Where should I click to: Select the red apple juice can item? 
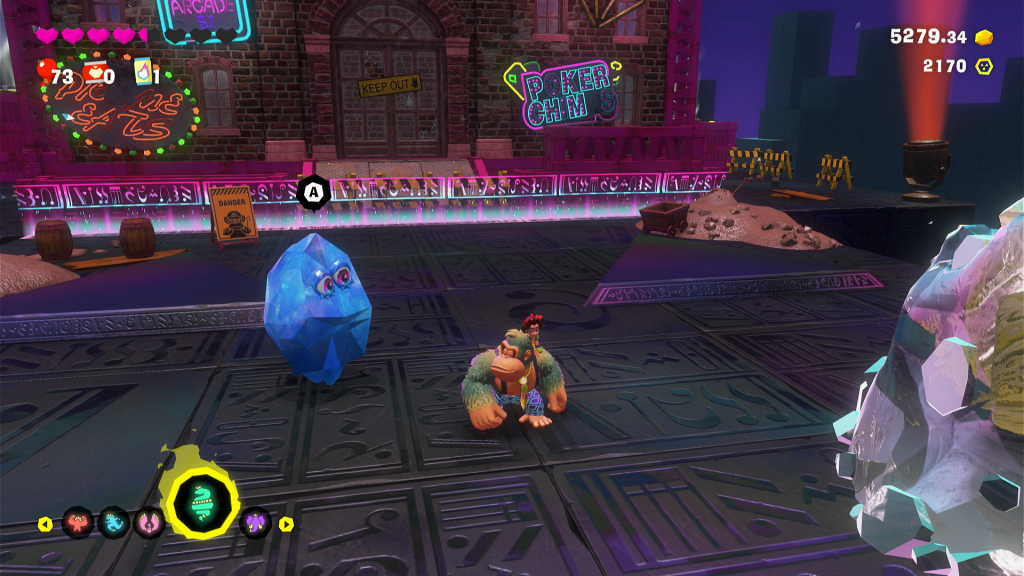[94, 71]
